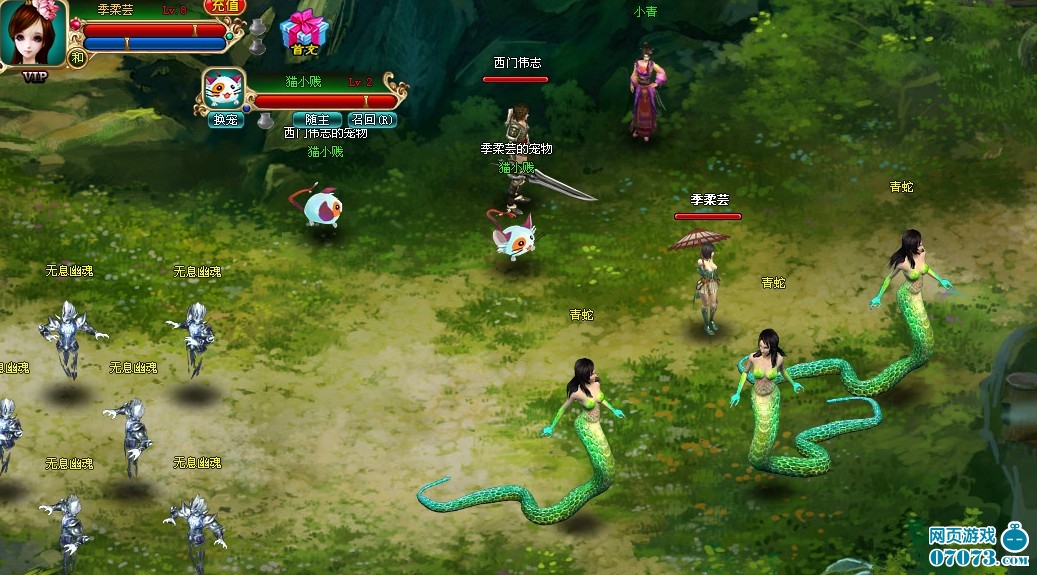Activate the 随主 follow-owner button

(x=316, y=120)
